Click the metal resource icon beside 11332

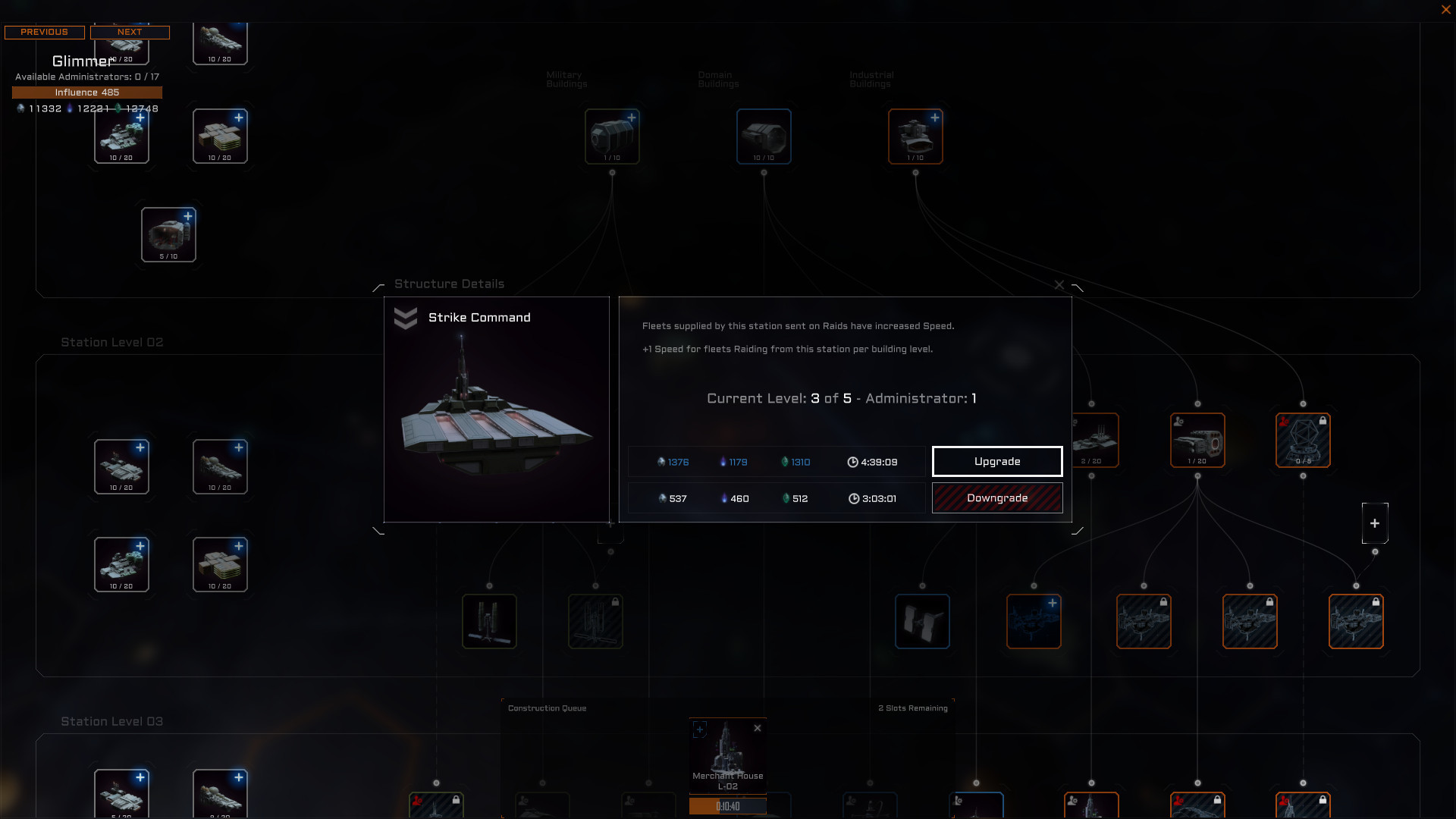coord(20,108)
